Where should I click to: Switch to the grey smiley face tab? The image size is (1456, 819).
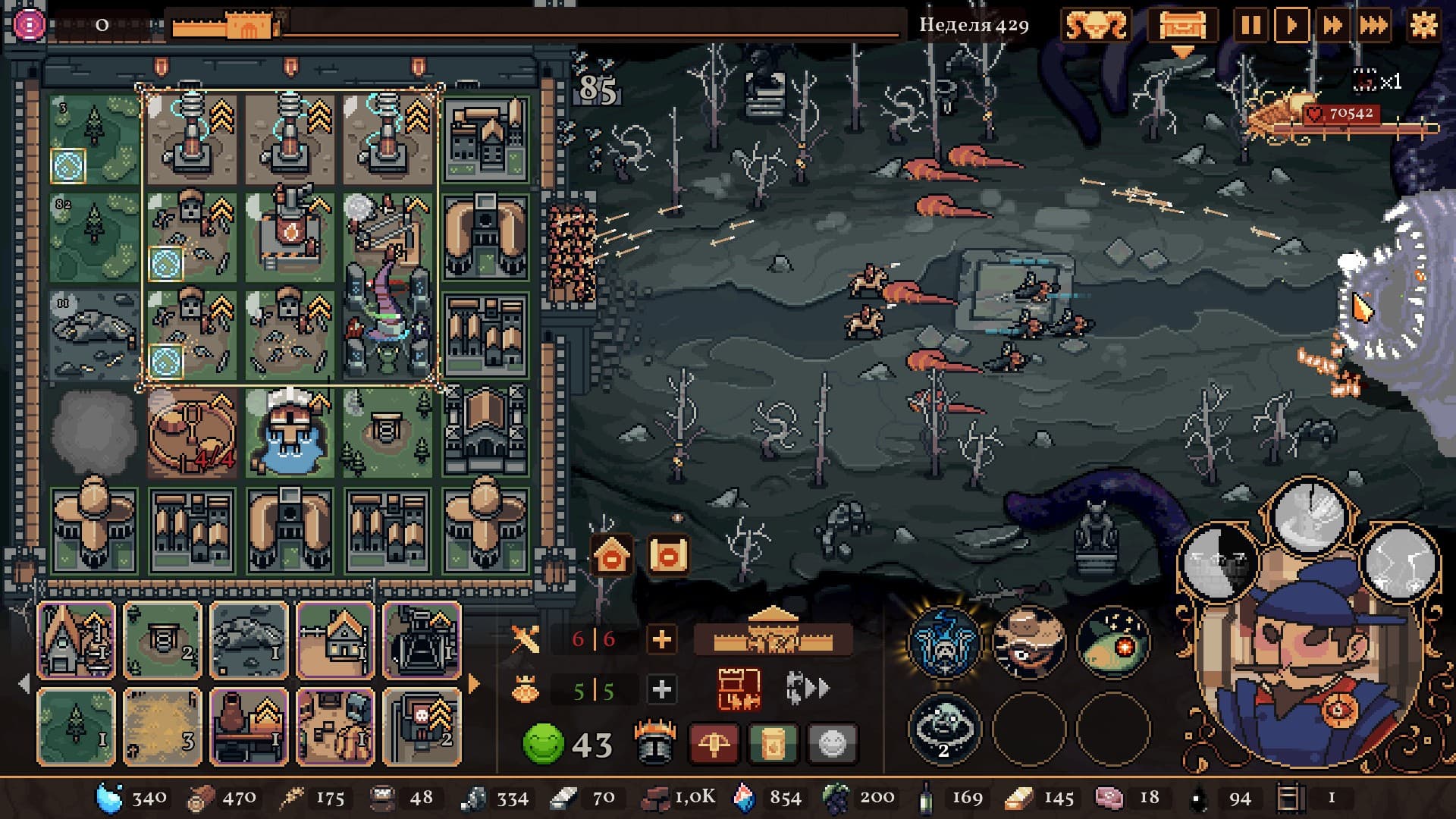[832, 742]
